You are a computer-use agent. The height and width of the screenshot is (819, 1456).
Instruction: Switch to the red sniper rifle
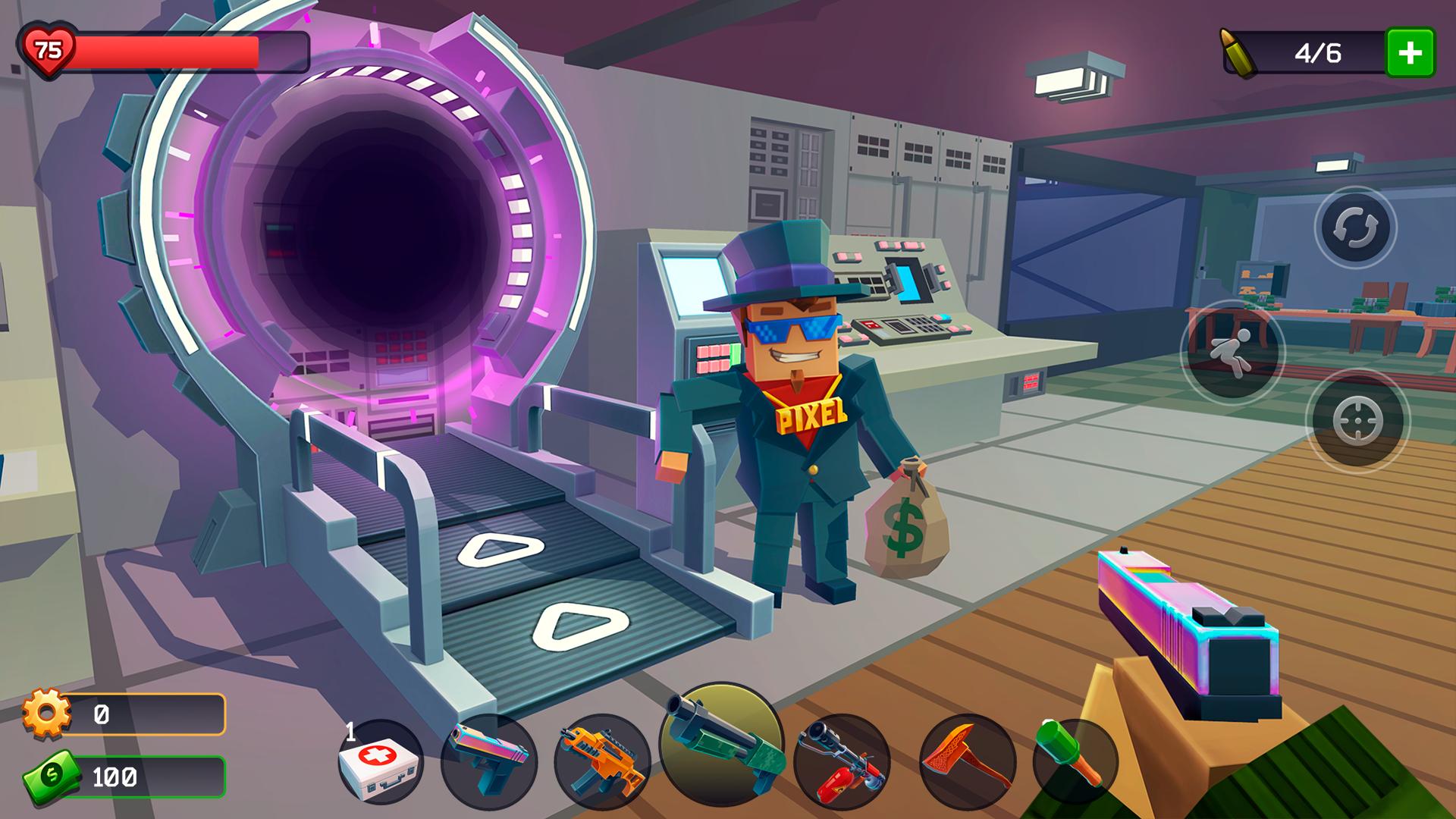coord(842,759)
